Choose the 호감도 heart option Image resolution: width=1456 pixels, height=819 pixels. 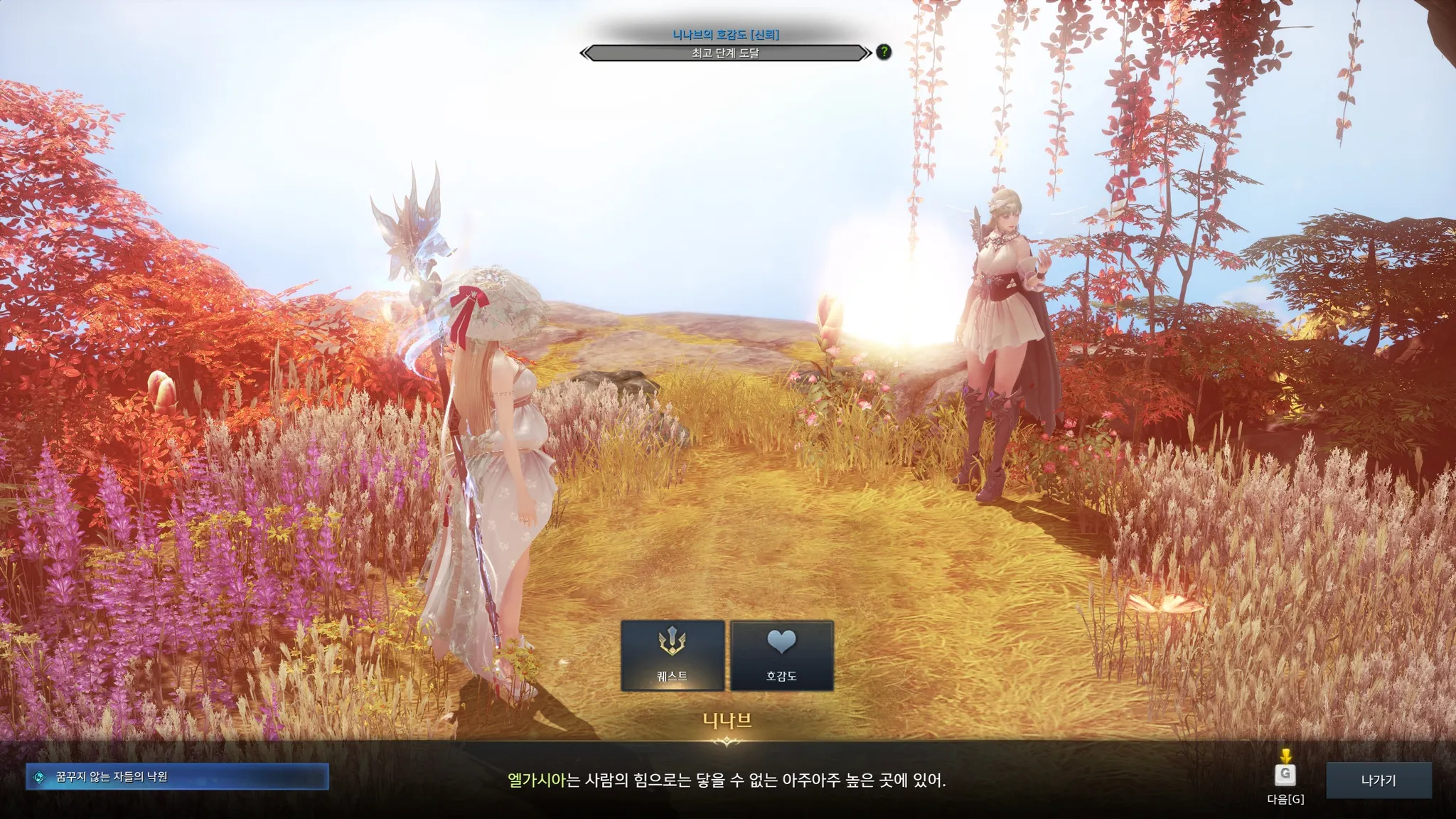click(781, 655)
